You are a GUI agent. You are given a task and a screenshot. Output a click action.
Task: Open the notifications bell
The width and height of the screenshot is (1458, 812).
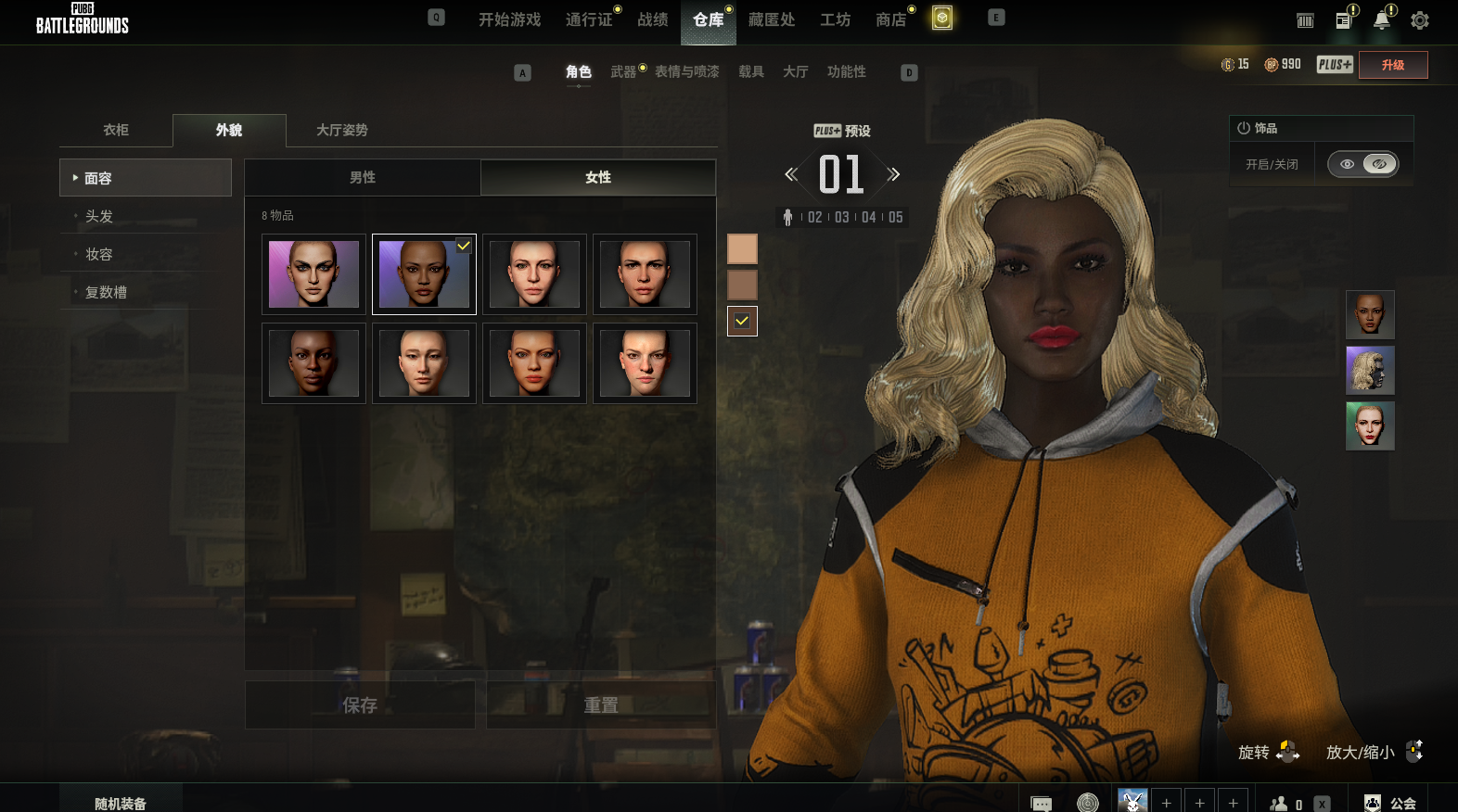pyautogui.click(x=1382, y=20)
